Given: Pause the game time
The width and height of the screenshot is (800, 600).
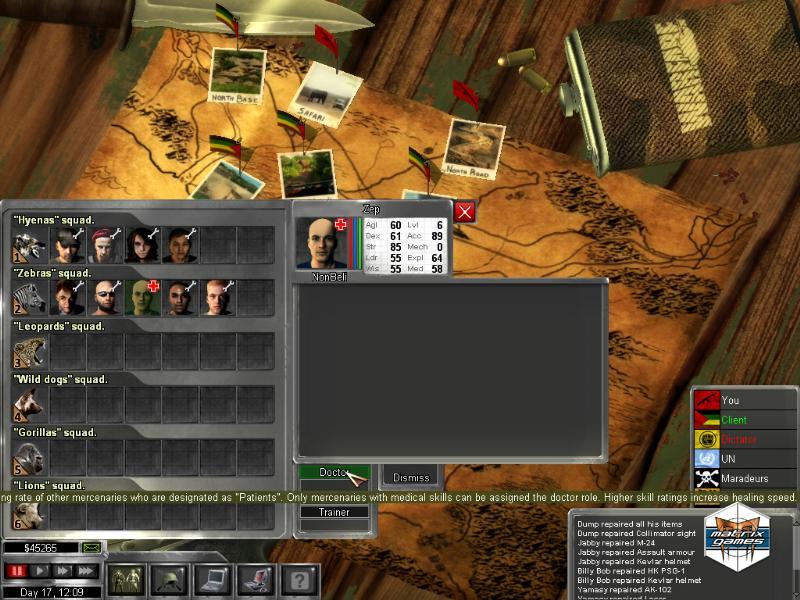Looking at the screenshot, I should click(x=16, y=571).
